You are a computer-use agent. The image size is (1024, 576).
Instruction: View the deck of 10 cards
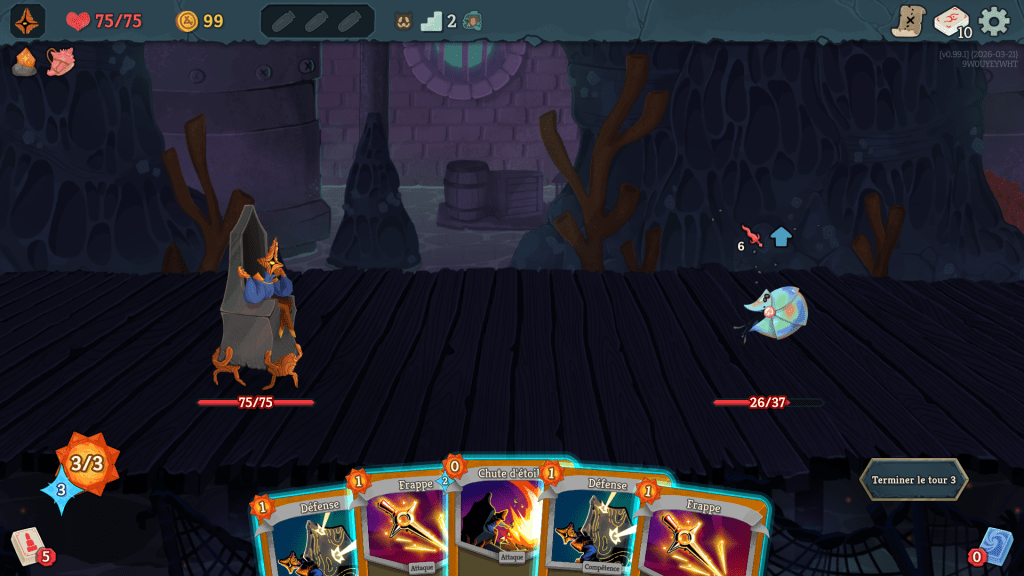951,21
